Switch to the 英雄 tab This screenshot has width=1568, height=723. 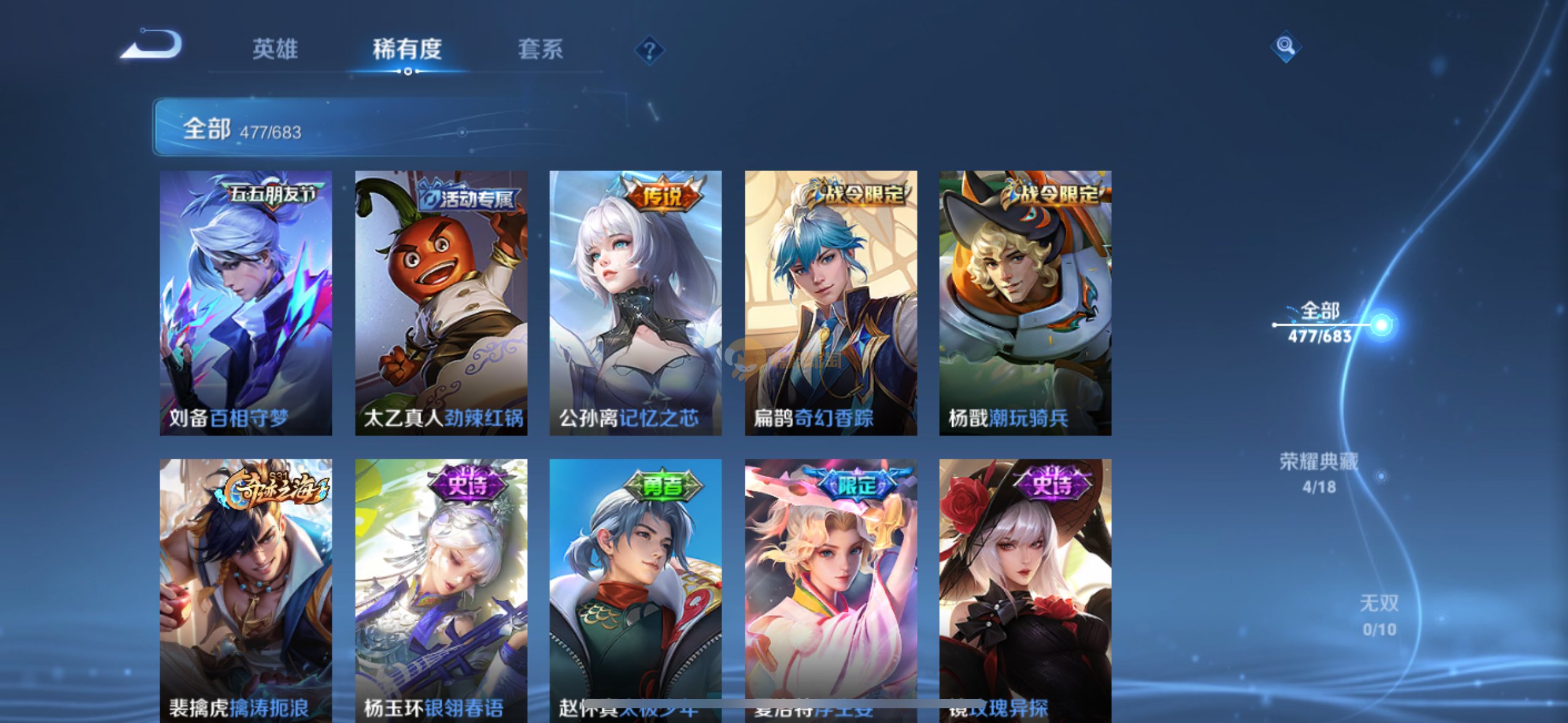275,49
